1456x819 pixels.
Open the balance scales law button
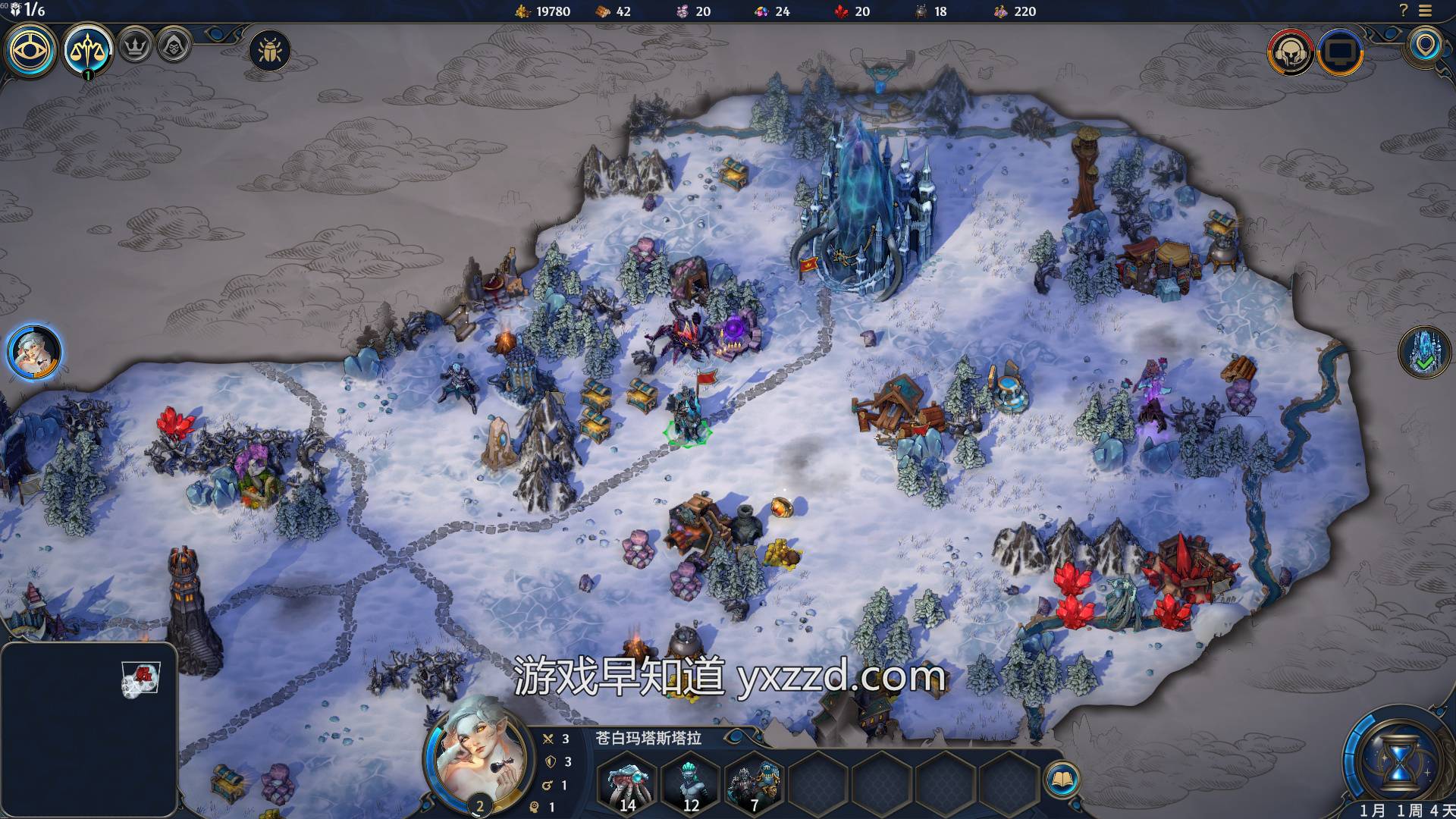(88, 50)
